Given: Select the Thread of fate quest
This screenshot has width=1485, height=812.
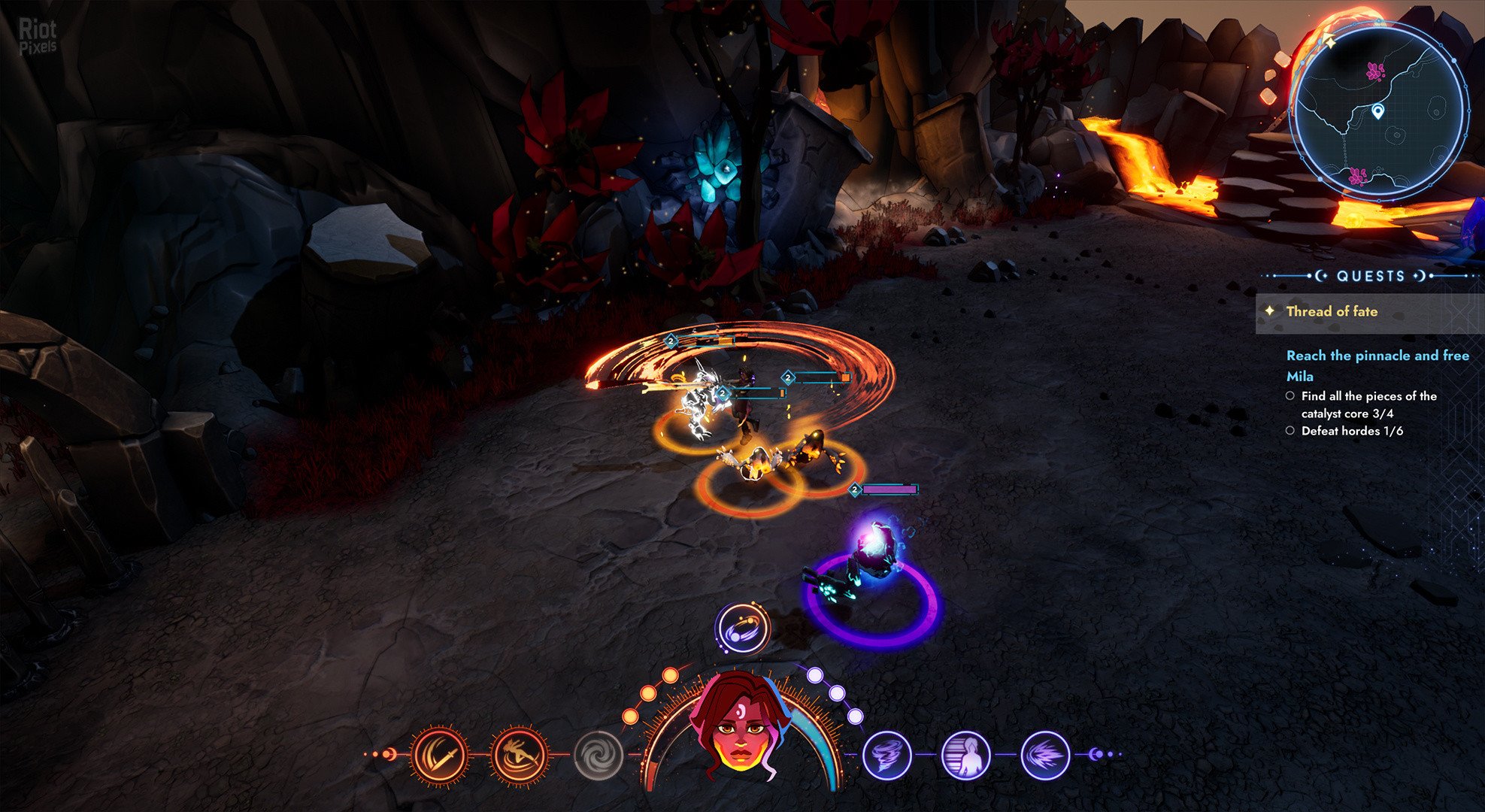Looking at the screenshot, I should click(1332, 311).
